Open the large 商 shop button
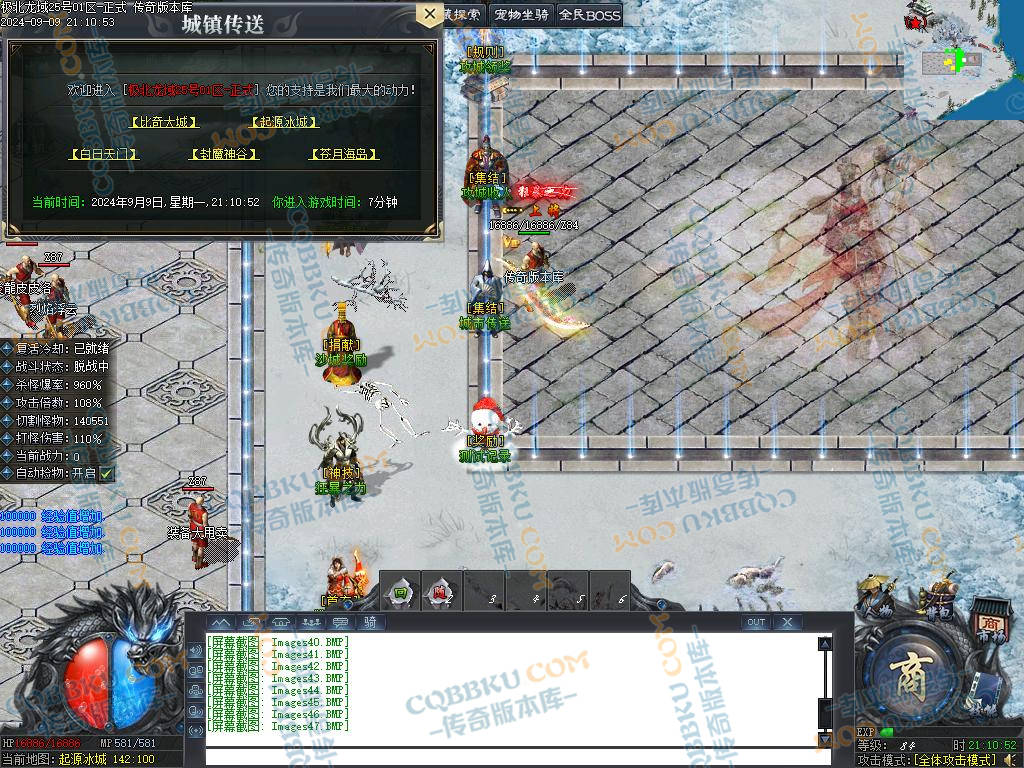1024x768 pixels. click(x=909, y=670)
